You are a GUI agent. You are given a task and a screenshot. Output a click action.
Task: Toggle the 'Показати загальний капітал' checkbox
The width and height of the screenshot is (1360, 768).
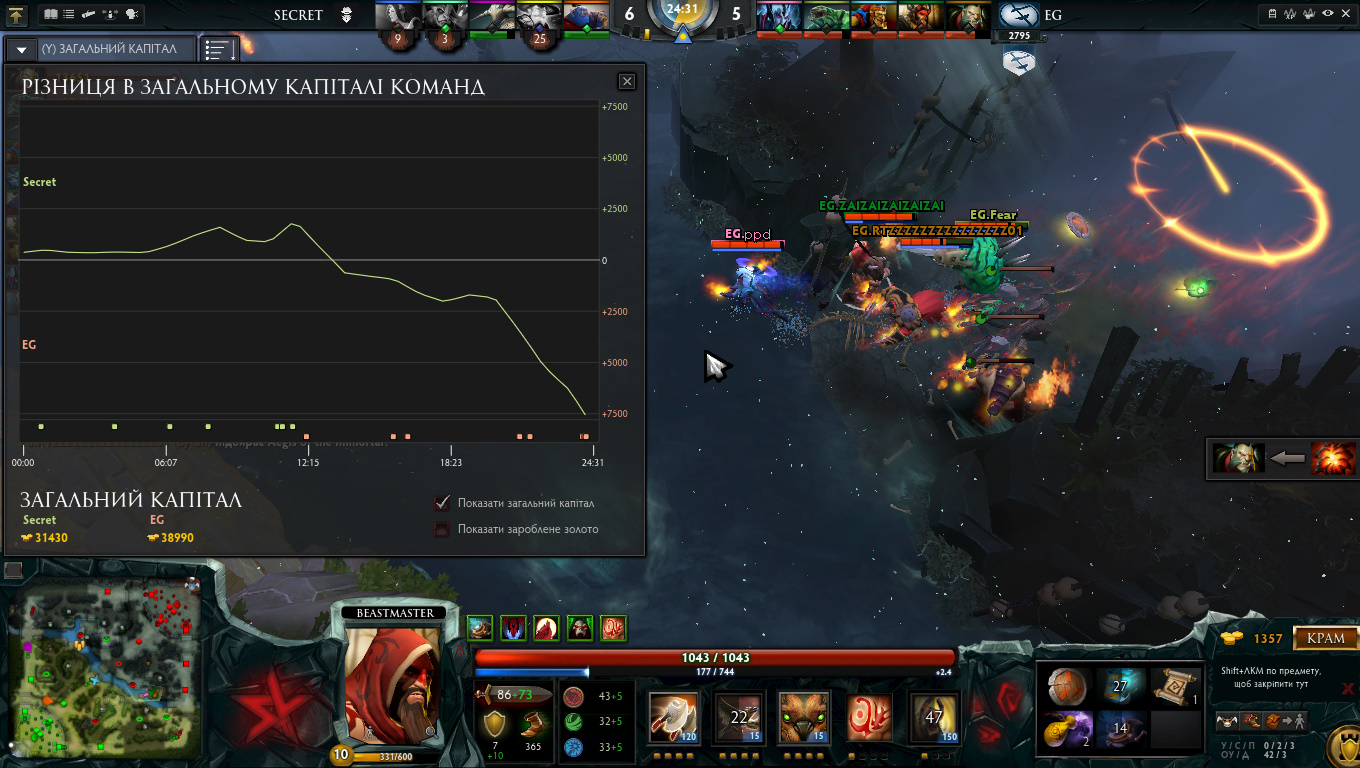[x=442, y=503]
